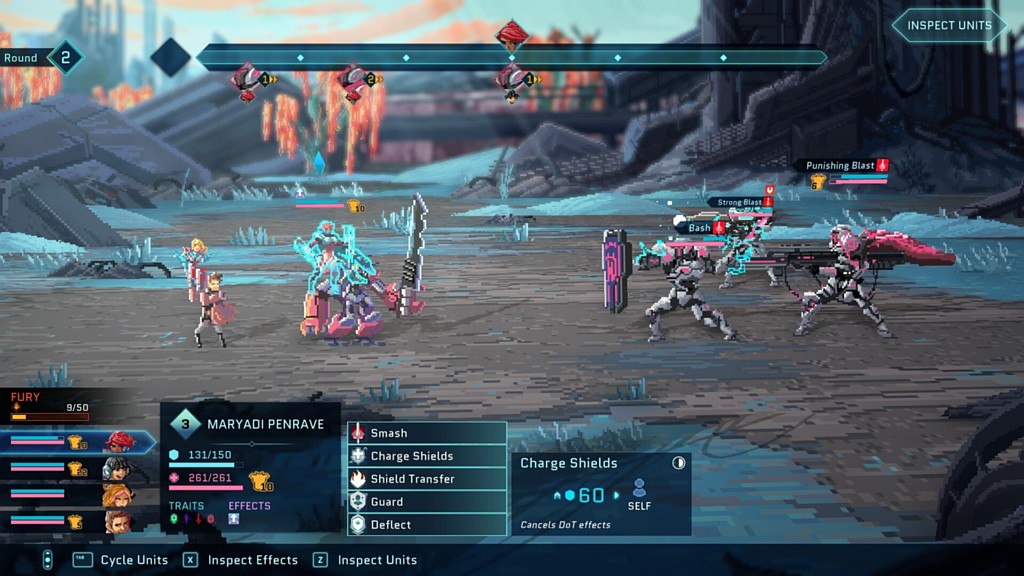Switch to the dark-haired headset party member
The image size is (1024, 576).
pos(116,468)
